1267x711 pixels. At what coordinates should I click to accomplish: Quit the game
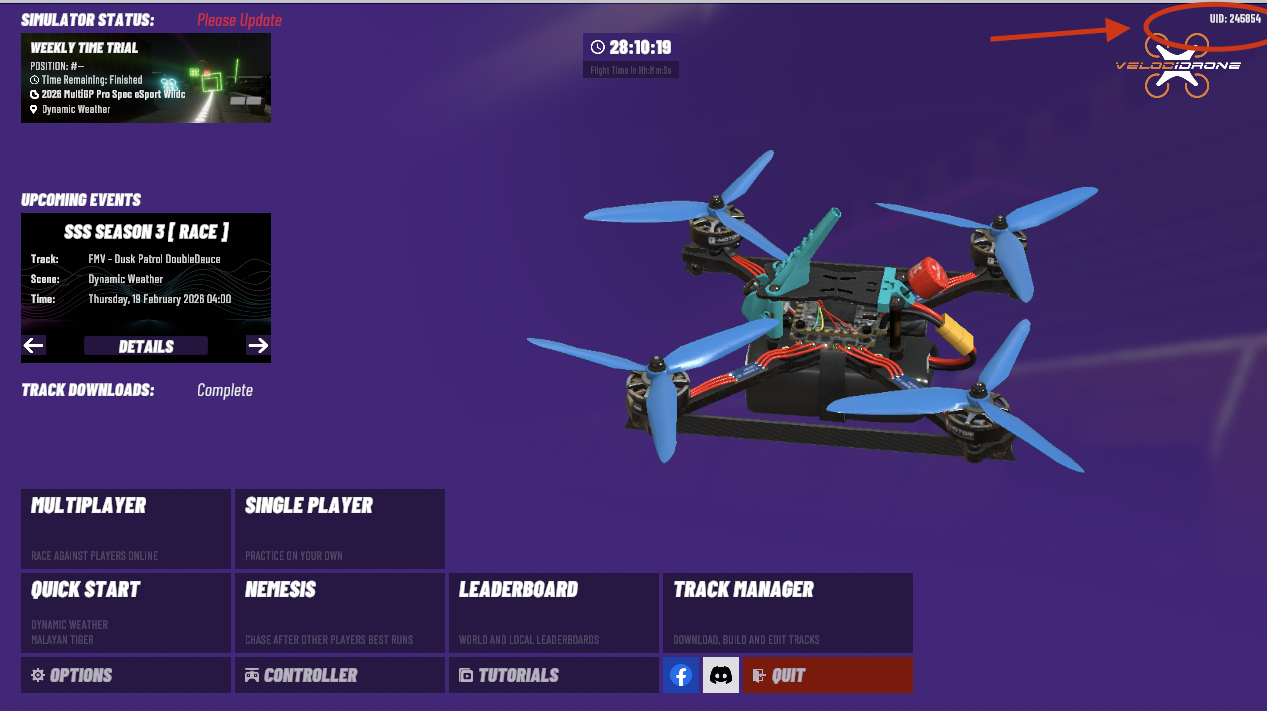click(827, 675)
